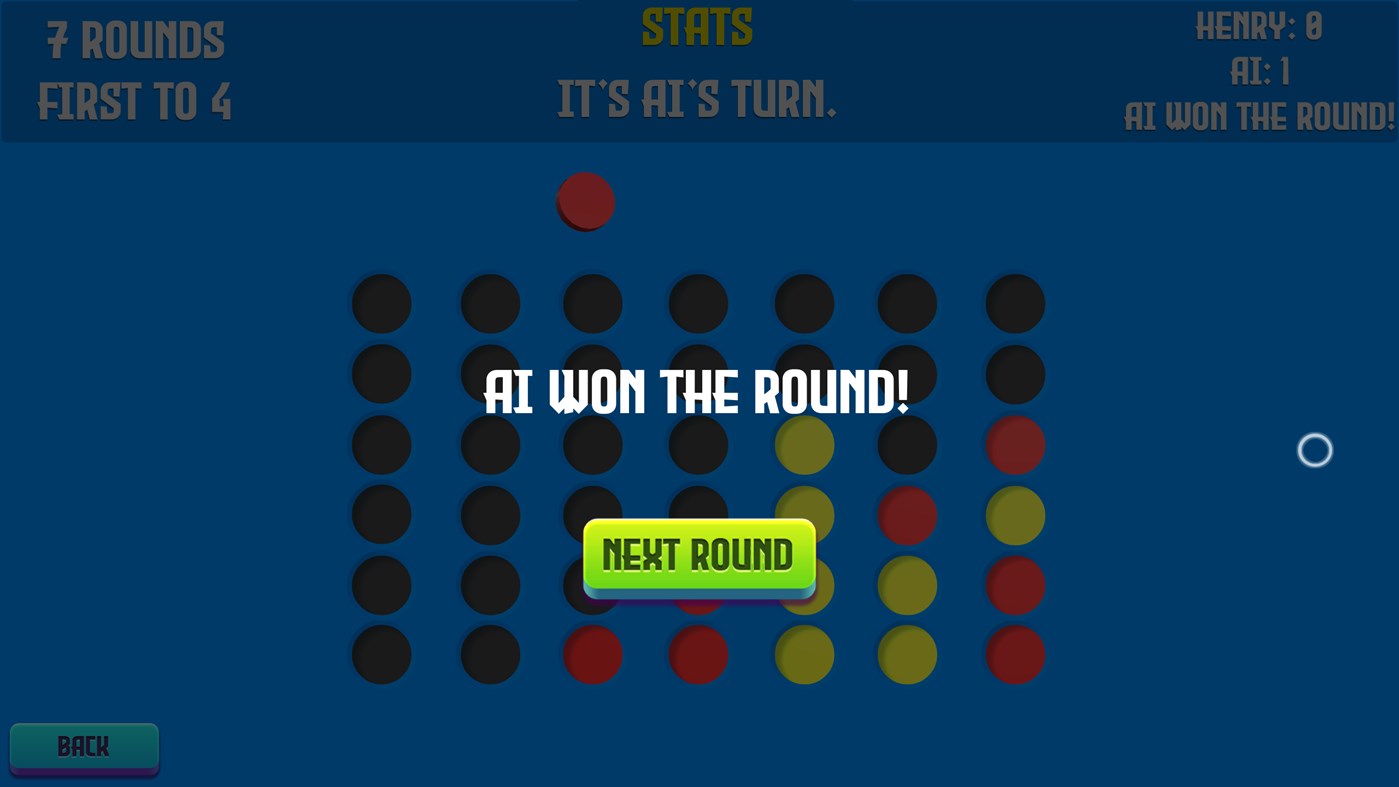Click the top slot of the rightmost column
1399x787 pixels.
pyautogui.click(x=1015, y=303)
